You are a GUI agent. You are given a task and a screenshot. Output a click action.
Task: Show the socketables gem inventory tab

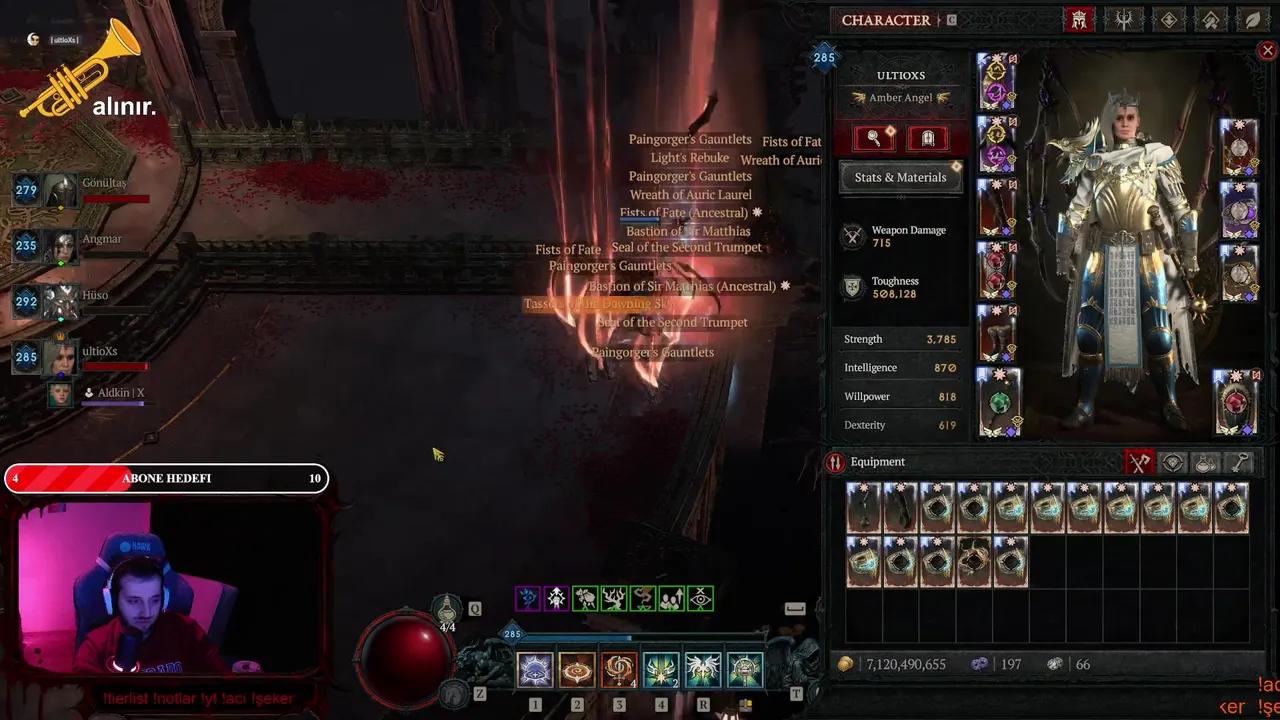click(1173, 462)
